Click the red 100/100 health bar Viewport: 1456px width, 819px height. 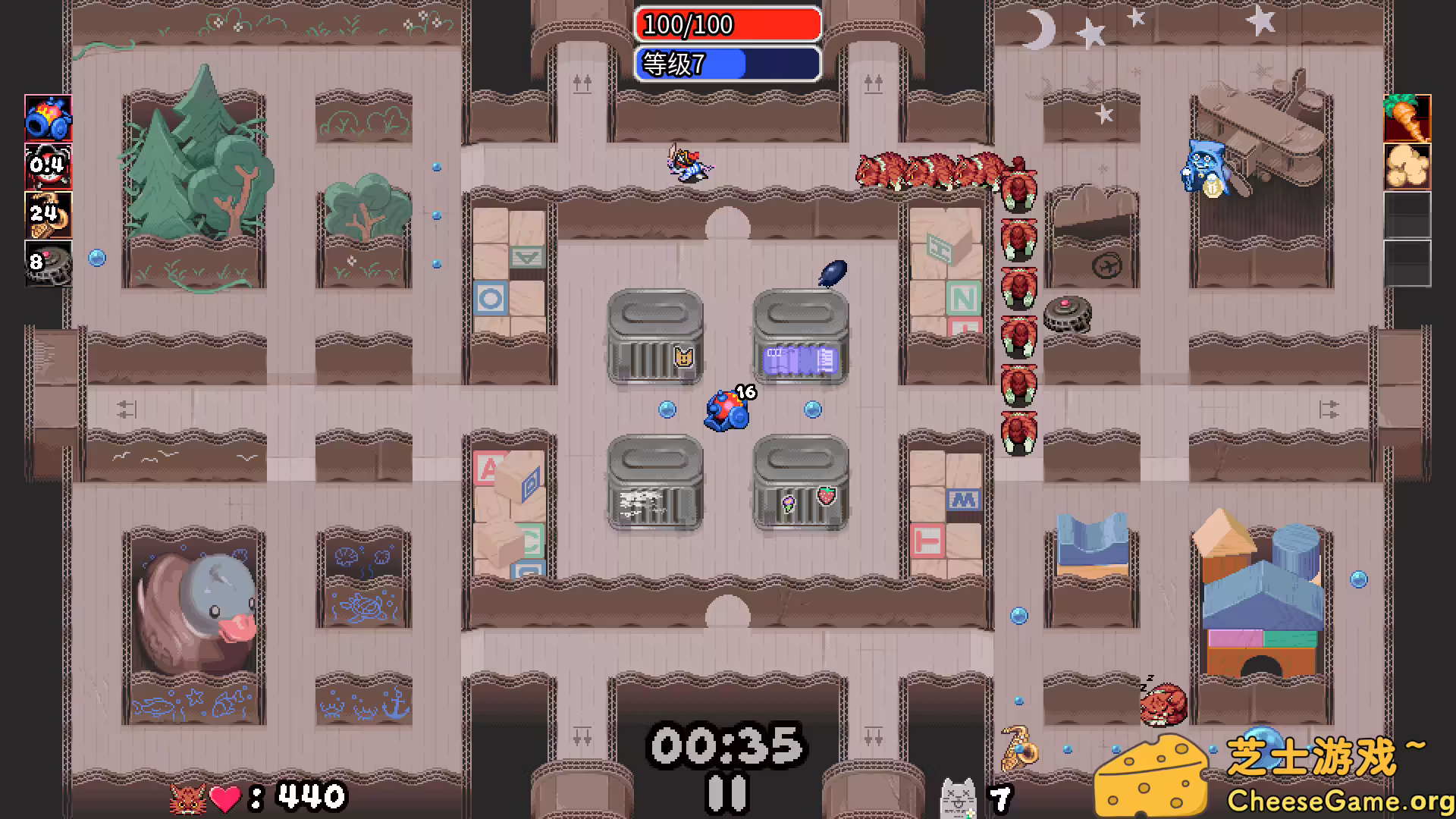click(x=727, y=25)
